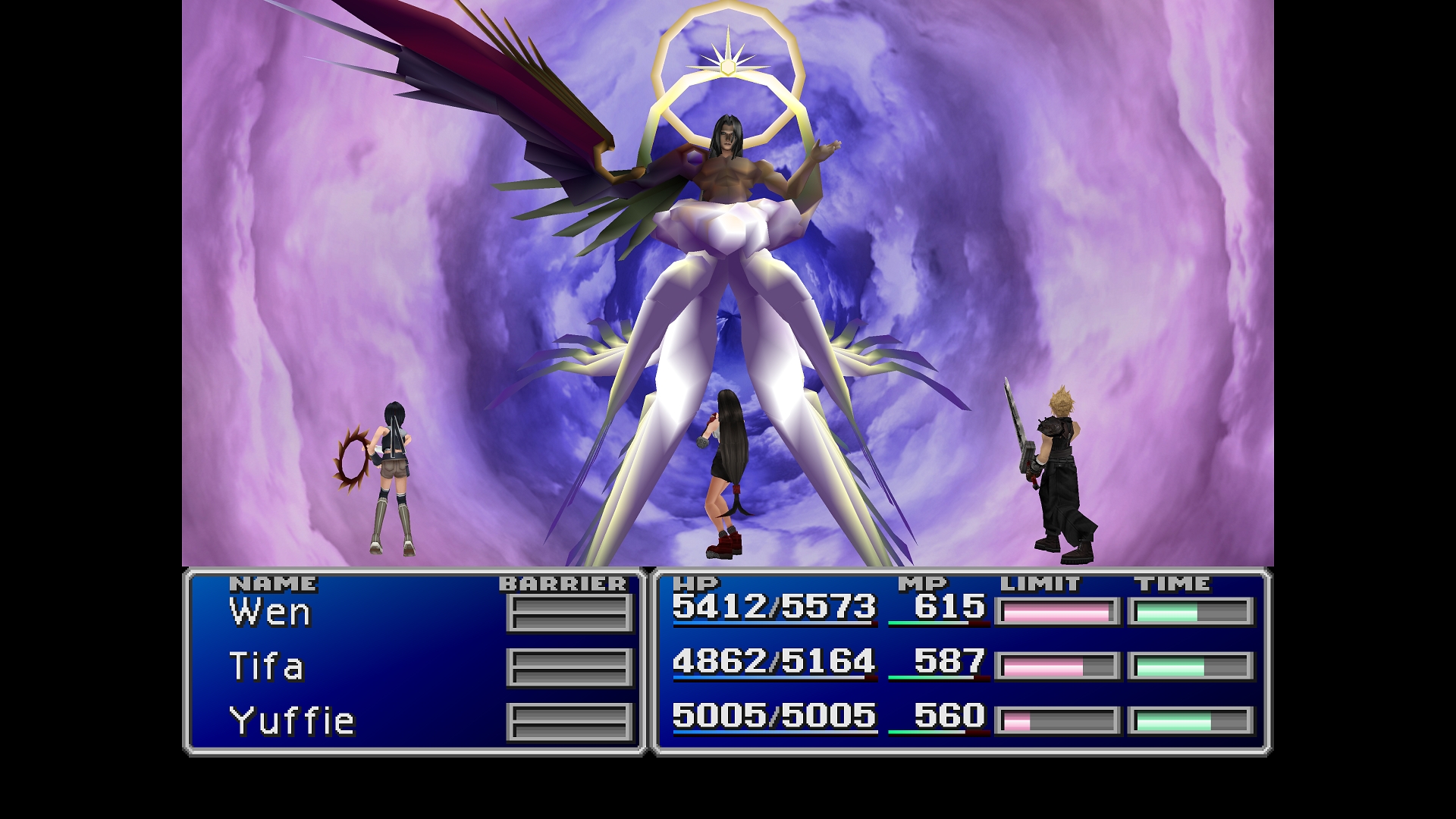
Task: Click Yuffie's LIMIT gauge
Action: pyautogui.click(x=1058, y=720)
